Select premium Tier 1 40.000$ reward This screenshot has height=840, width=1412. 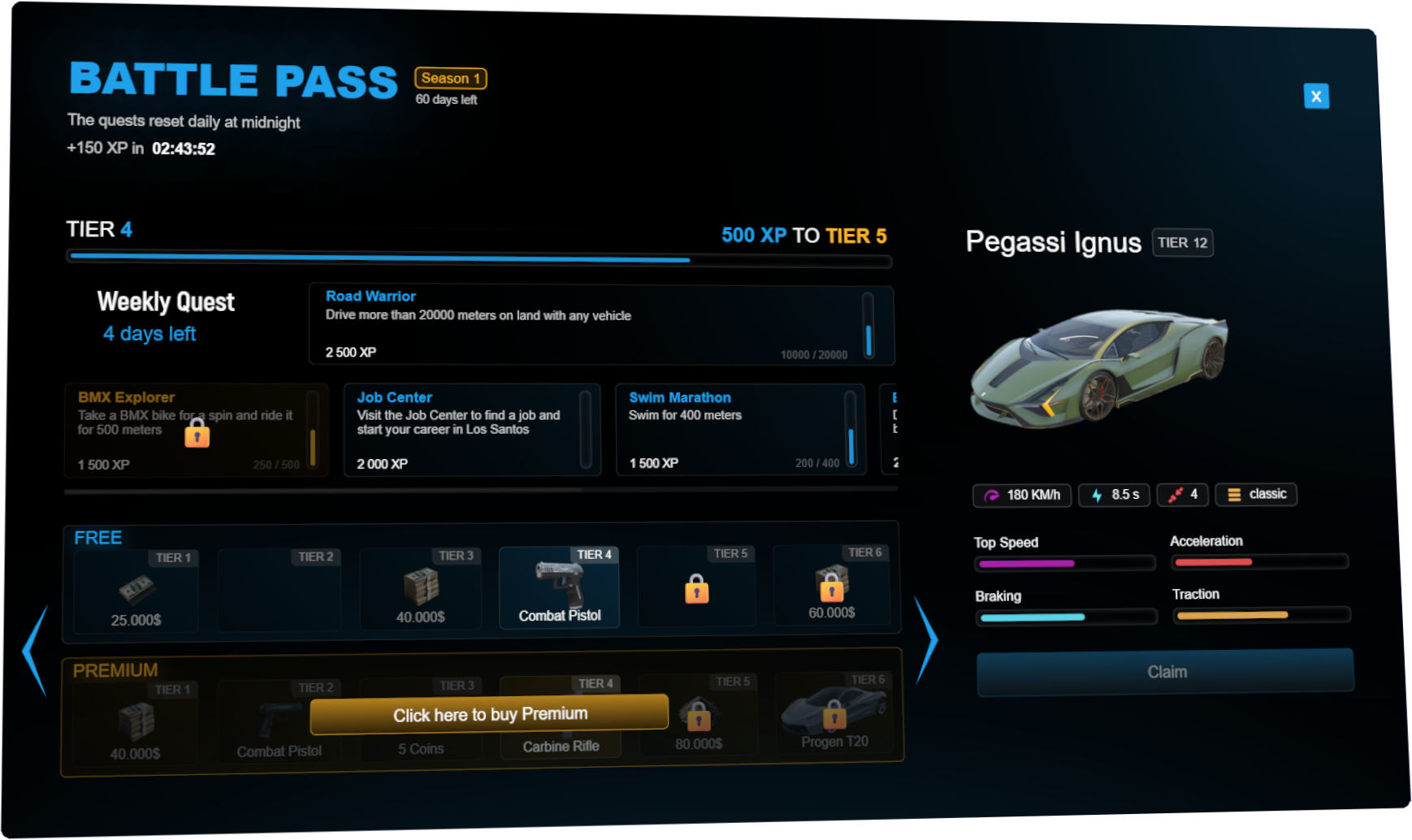[135, 724]
